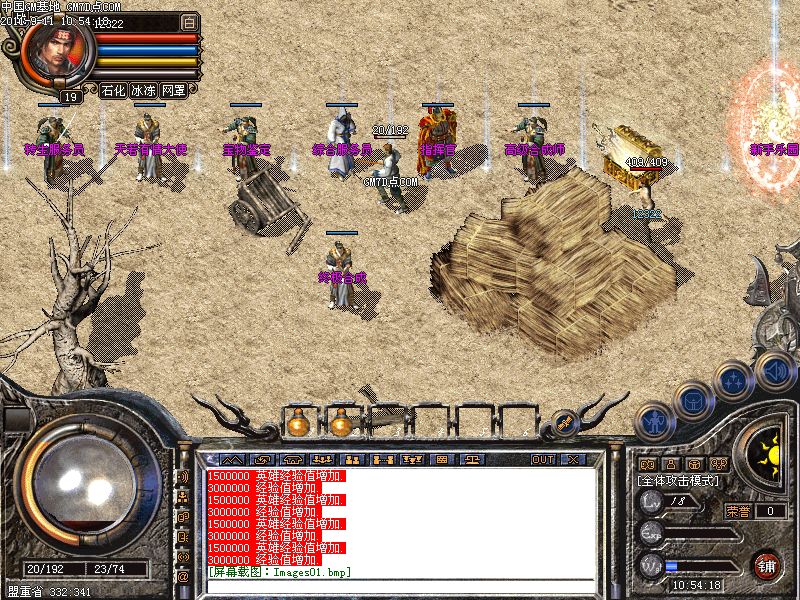Open the shop with the red 铺 button
Screen dimensions: 800x600
tap(767, 565)
